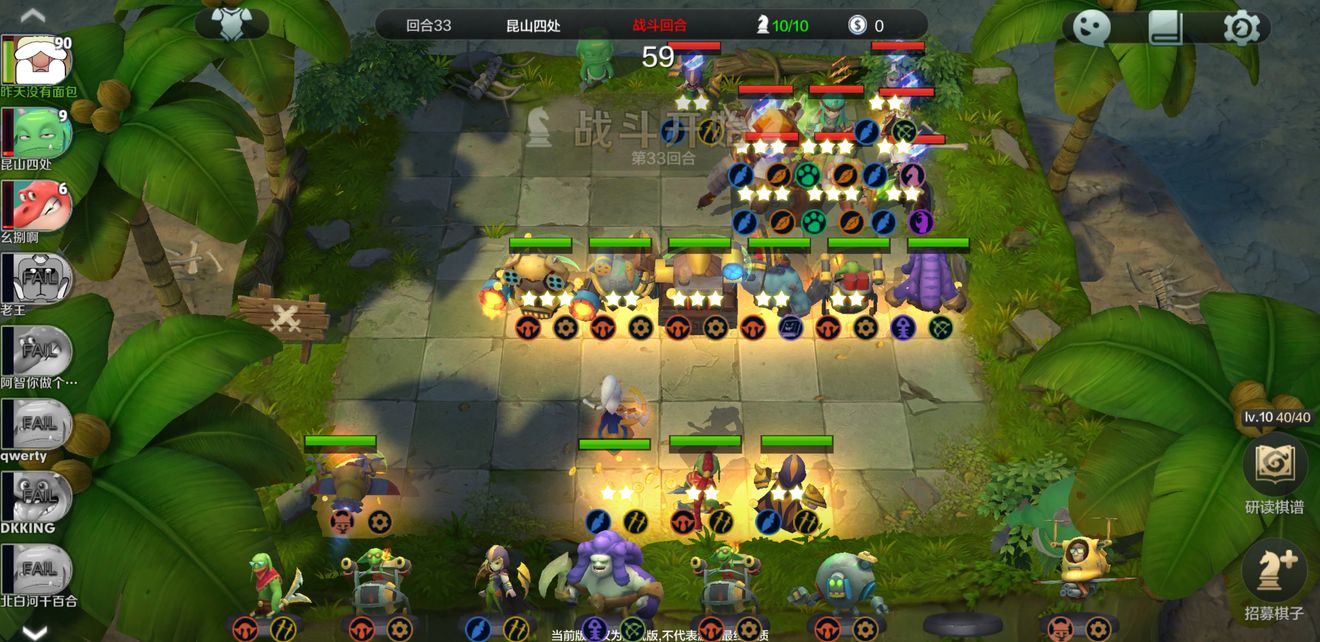The image size is (1320, 642).
Task: Select eliminated player 老王
Action: pos(38,280)
